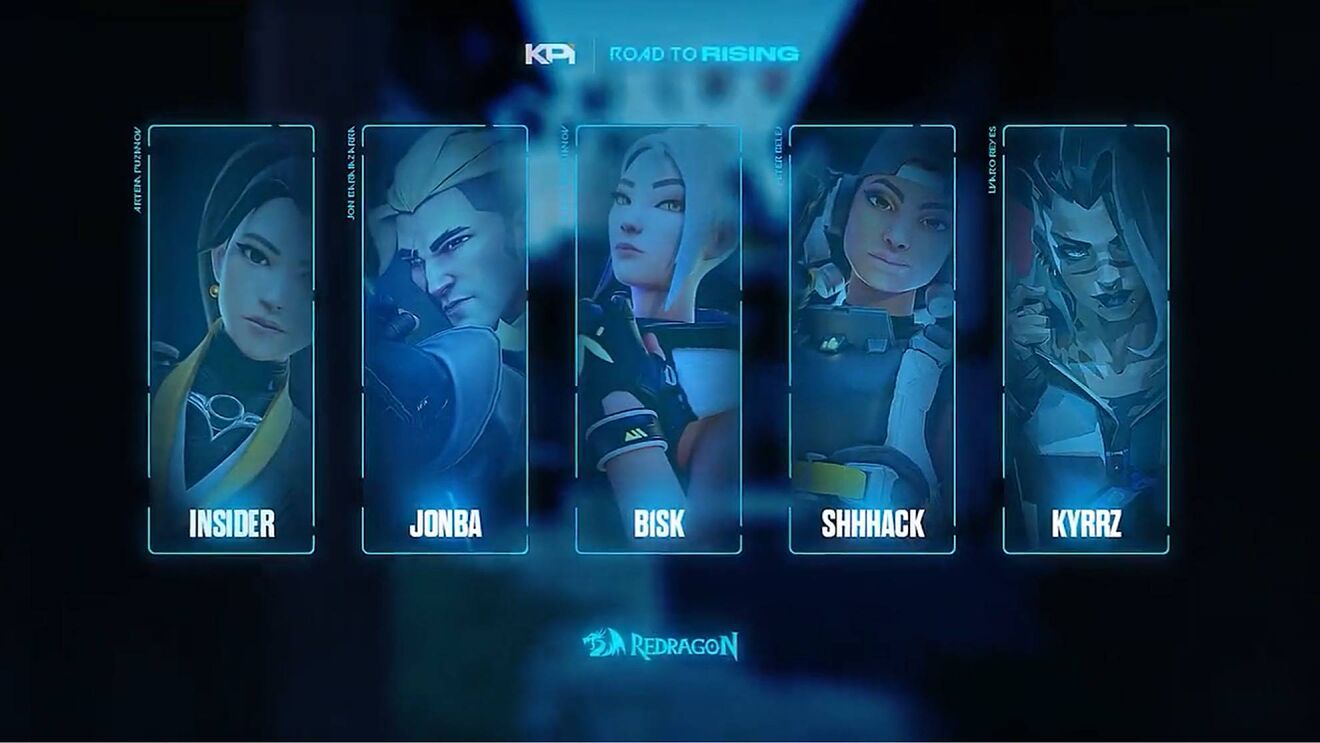Image resolution: width=1320 pixels, height=743 pixels.
Task: Pick the BISK player card
Action: point(658,339)
